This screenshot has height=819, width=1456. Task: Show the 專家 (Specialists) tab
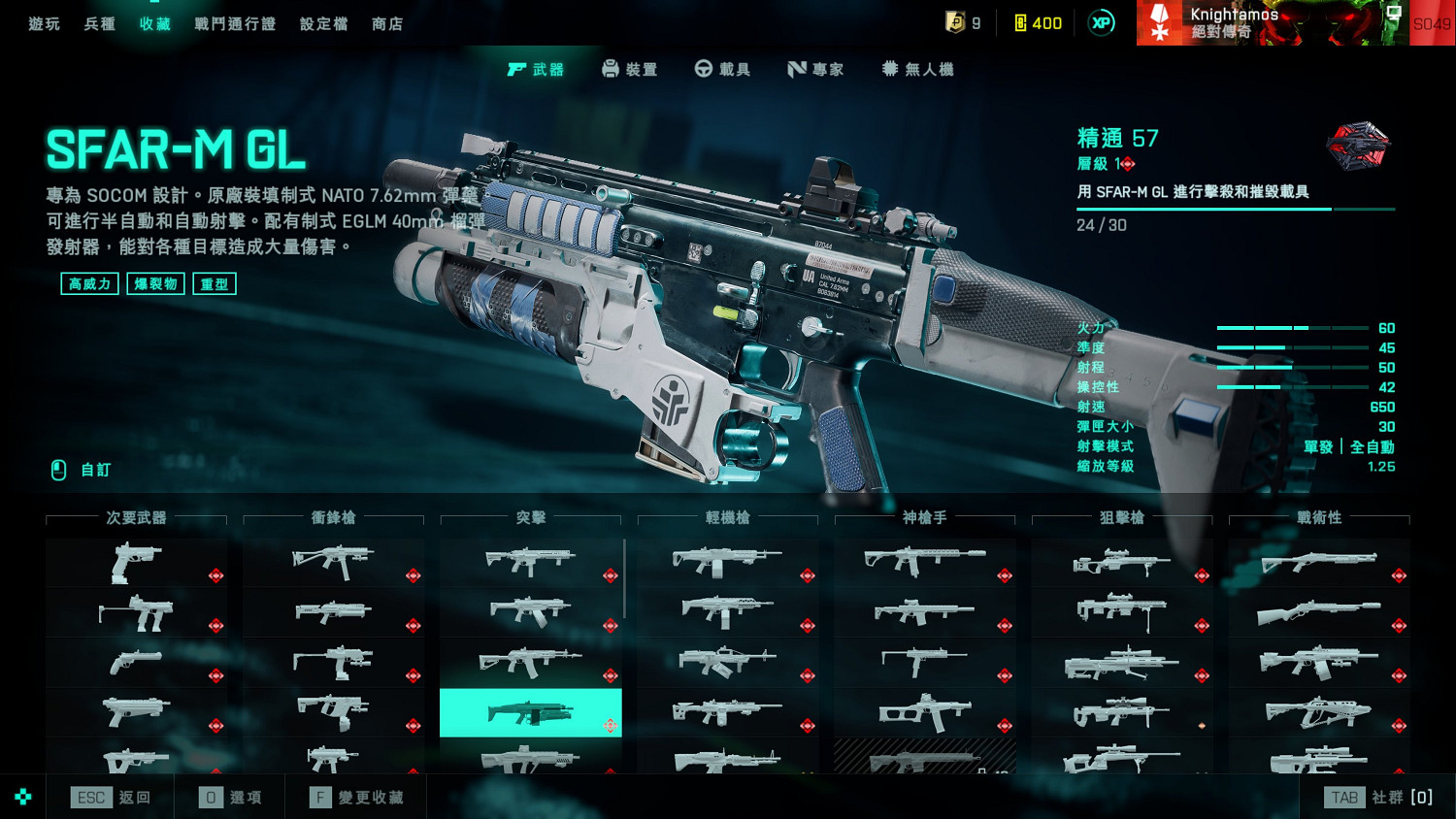click(815, 69)
